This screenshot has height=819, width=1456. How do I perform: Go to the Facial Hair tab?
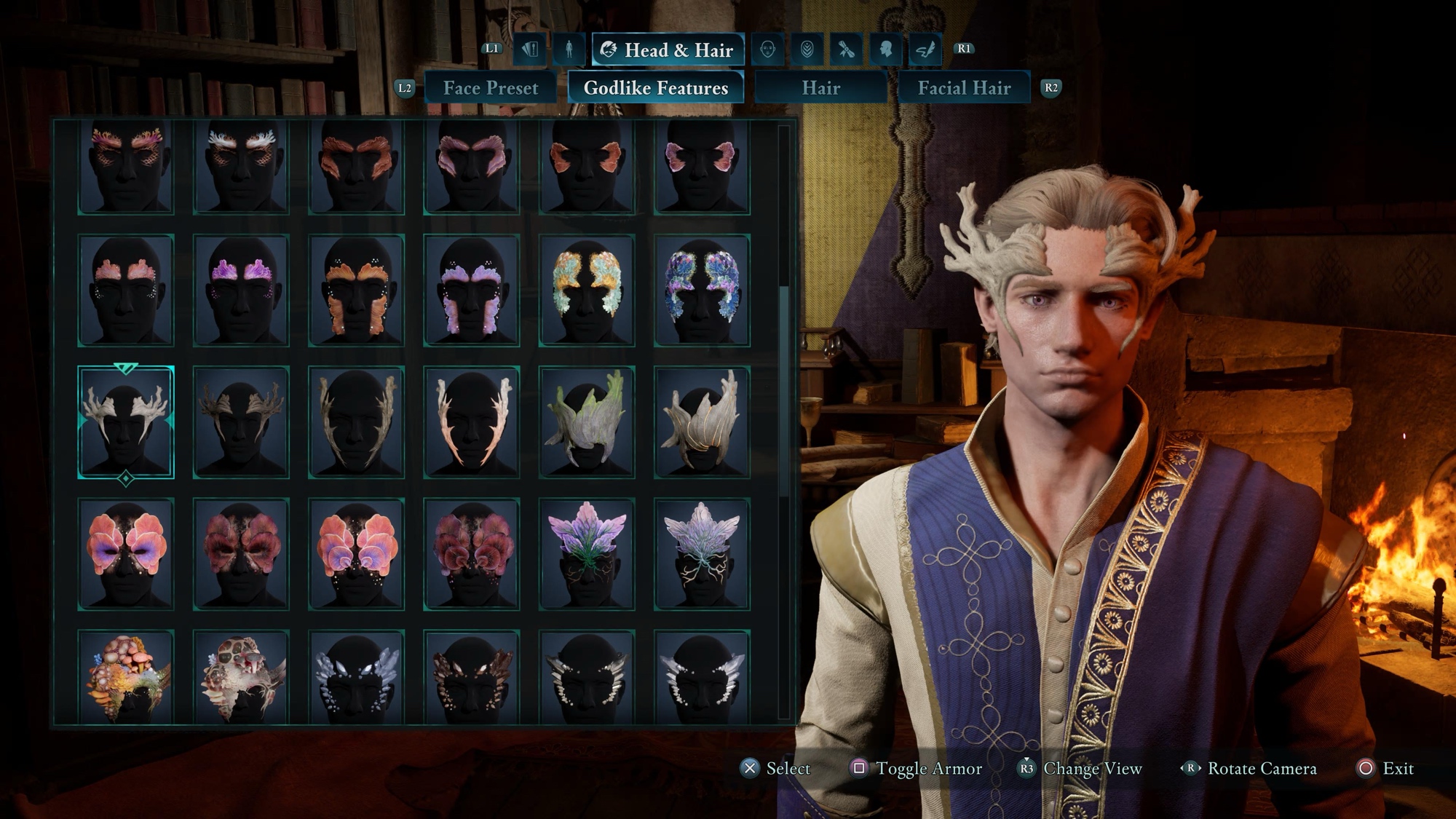tap(964, 88)
